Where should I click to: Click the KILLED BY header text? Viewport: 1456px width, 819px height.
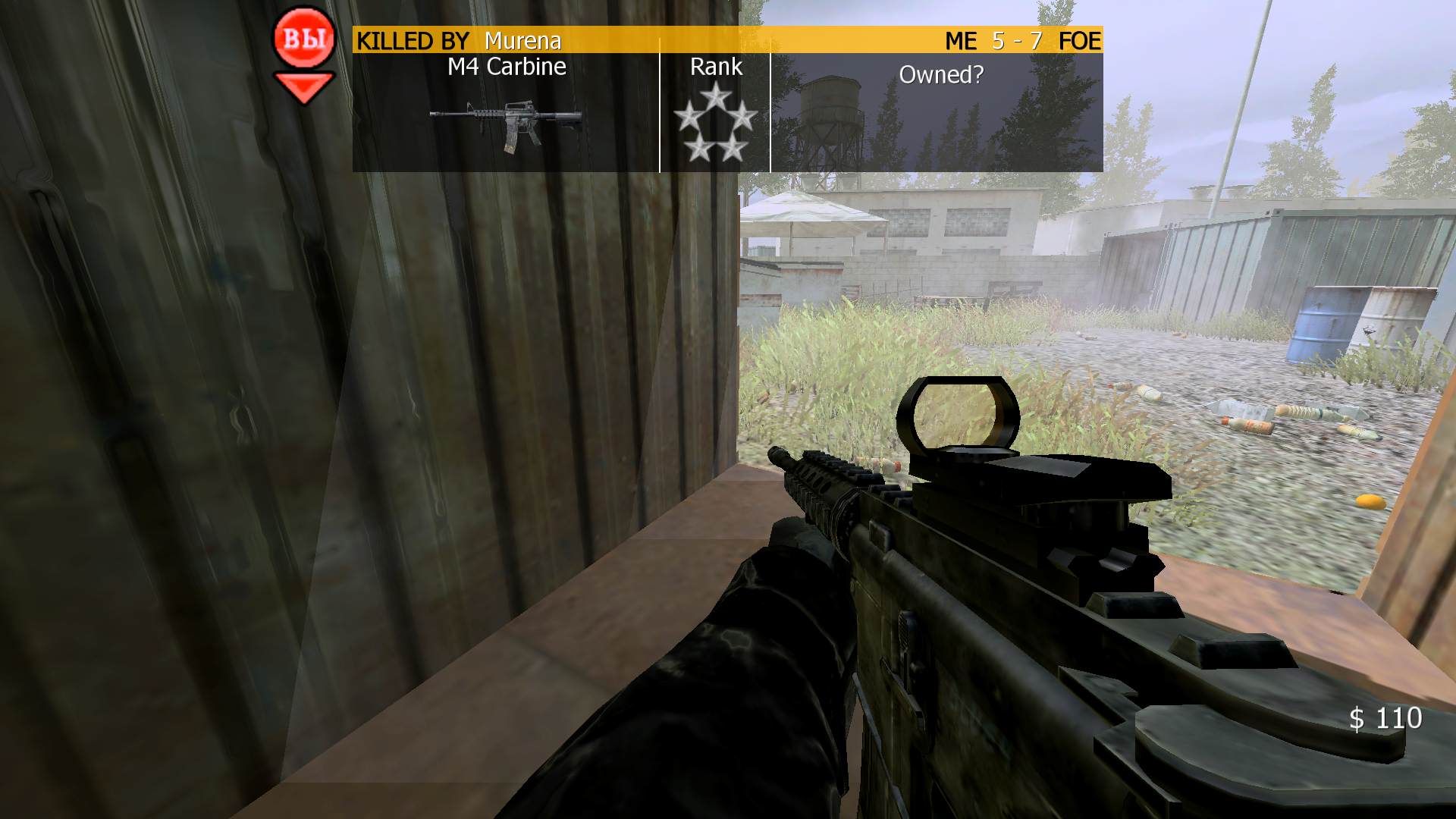pyautogui.click(x=414, y=41)
